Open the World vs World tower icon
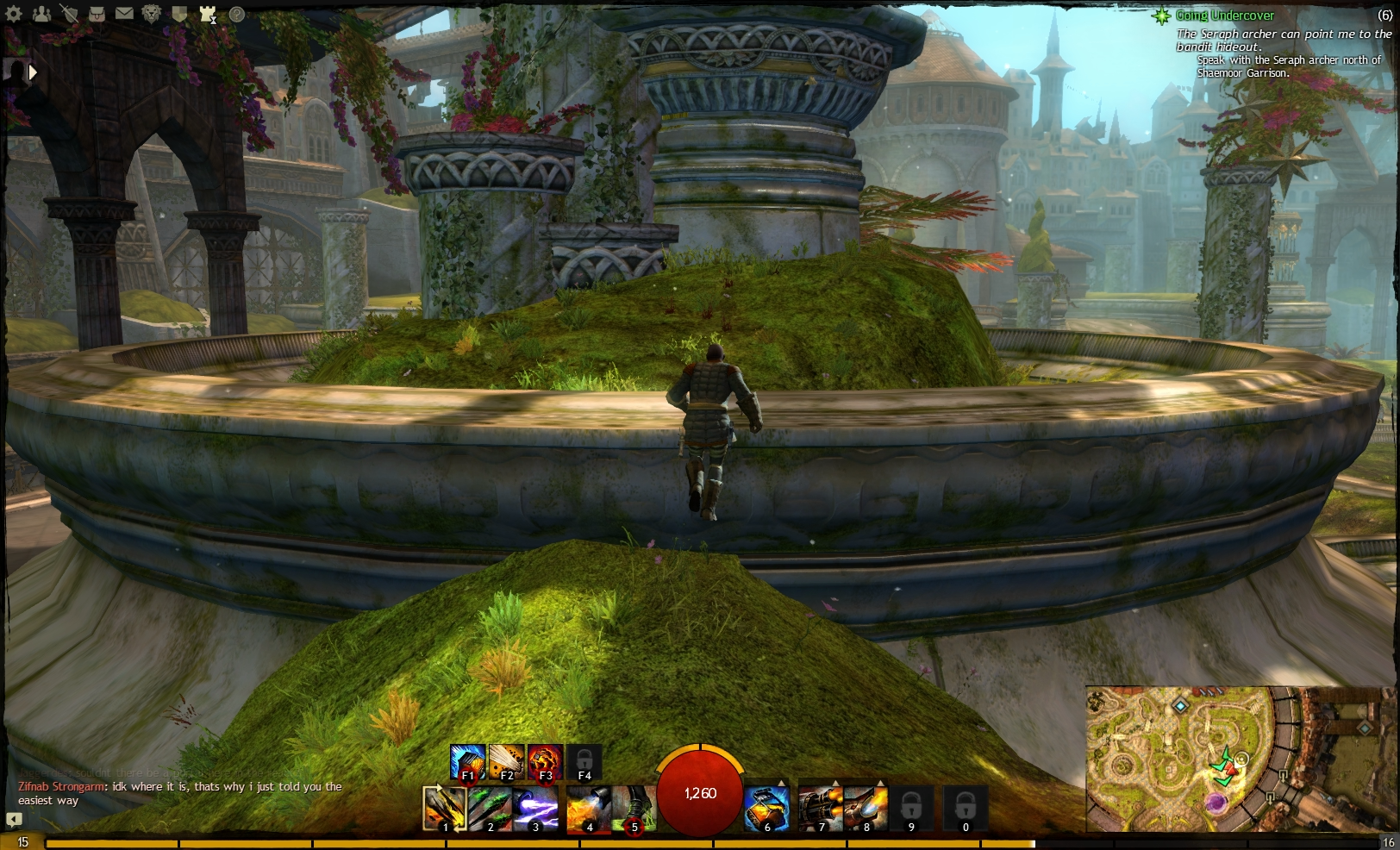1400x850 pixels. (x=206, y=12)
